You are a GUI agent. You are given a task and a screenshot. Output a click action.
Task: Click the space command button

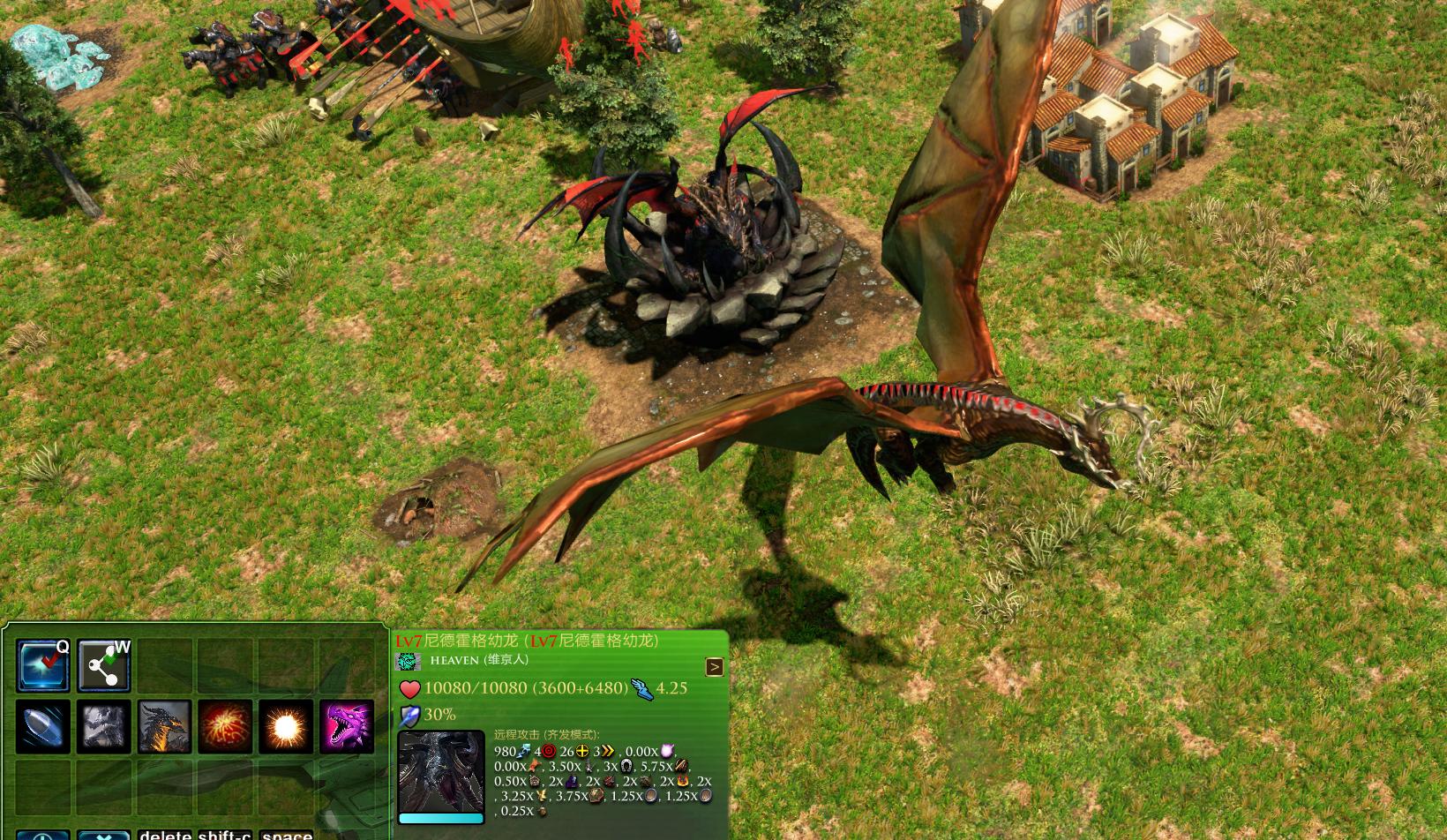click(x=287, y=834)
